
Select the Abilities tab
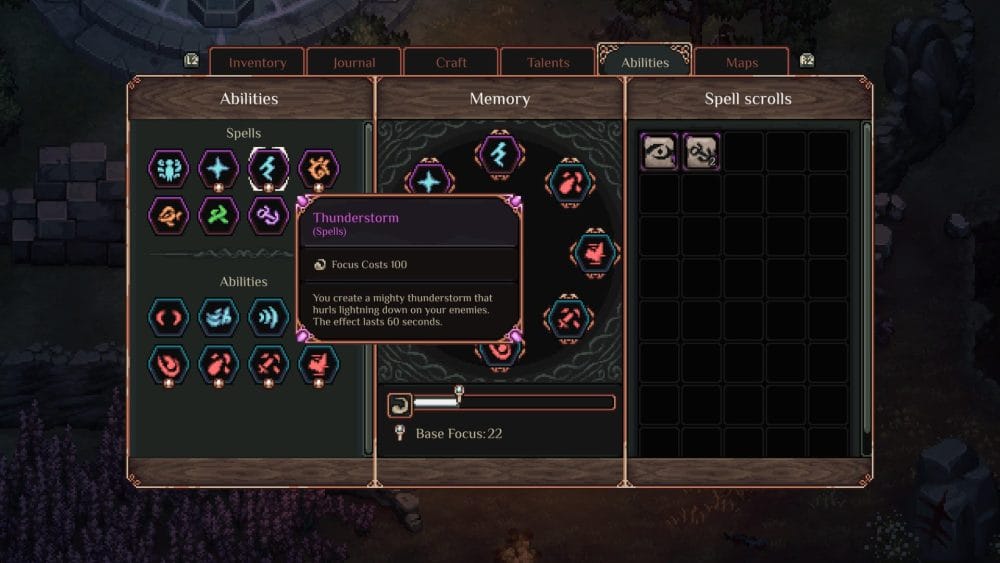[x=645, y=62]
